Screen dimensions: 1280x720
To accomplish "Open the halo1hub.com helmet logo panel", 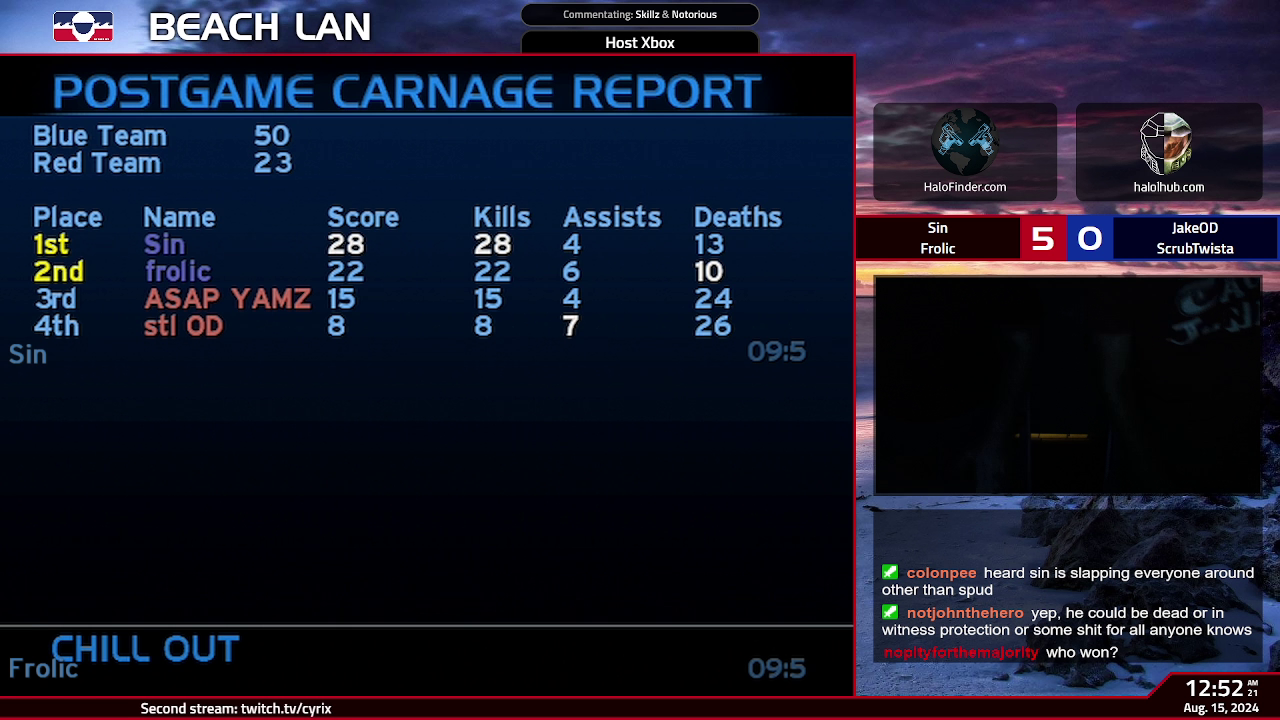I will coord(1168,152).
